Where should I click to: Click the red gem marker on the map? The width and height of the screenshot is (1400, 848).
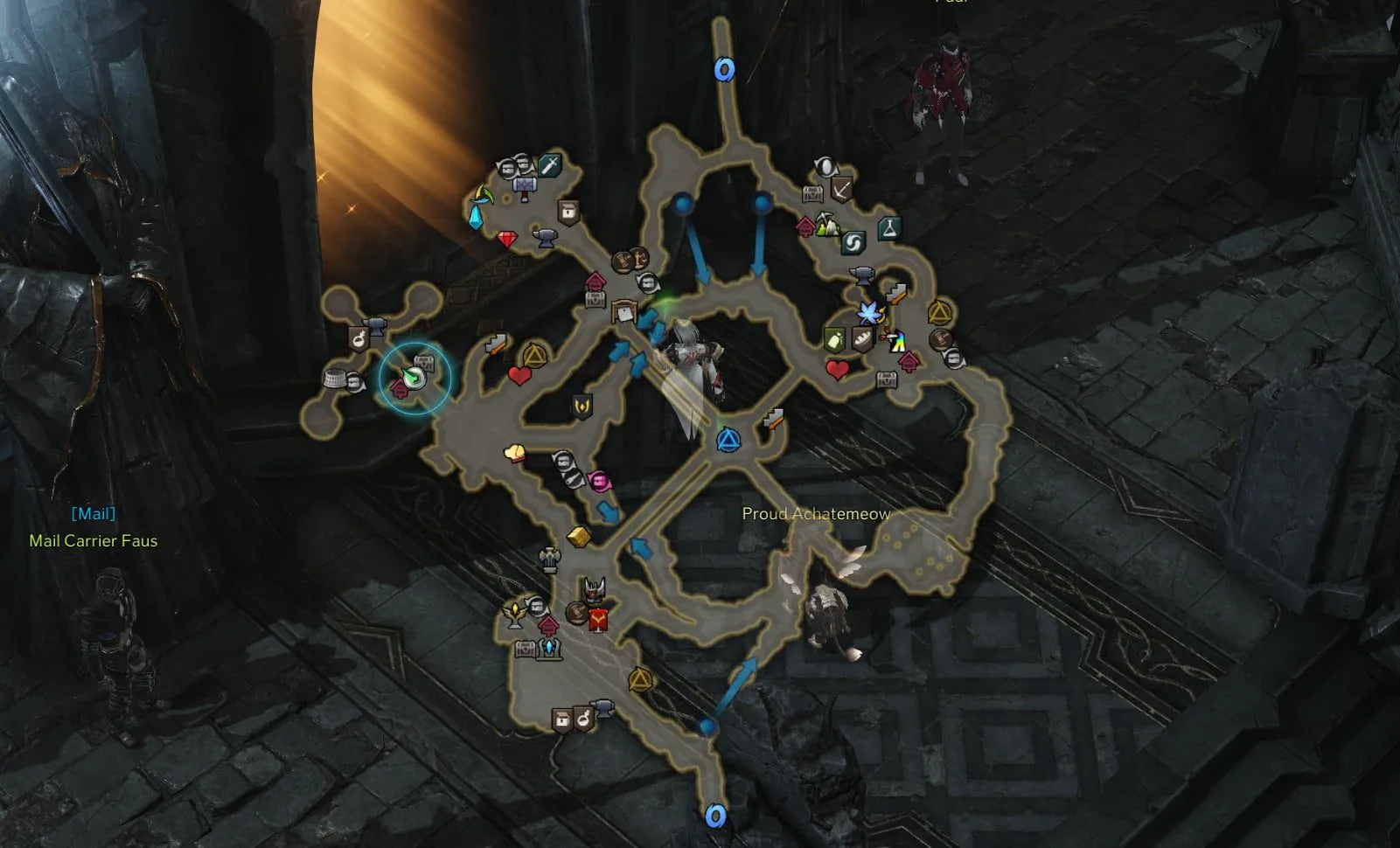[x=508, y=238]
